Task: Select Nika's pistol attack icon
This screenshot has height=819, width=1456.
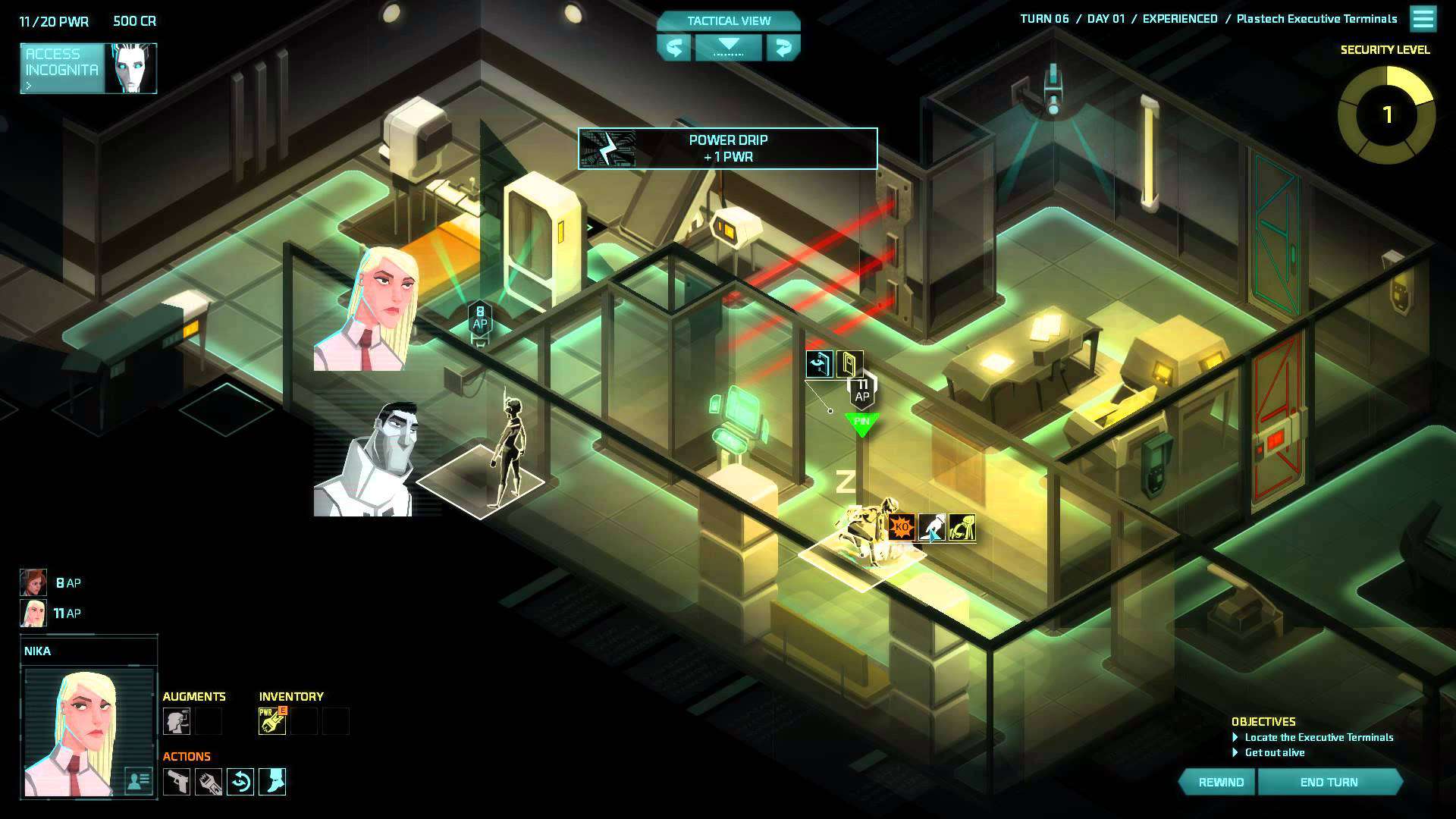Action: [178, 782]
